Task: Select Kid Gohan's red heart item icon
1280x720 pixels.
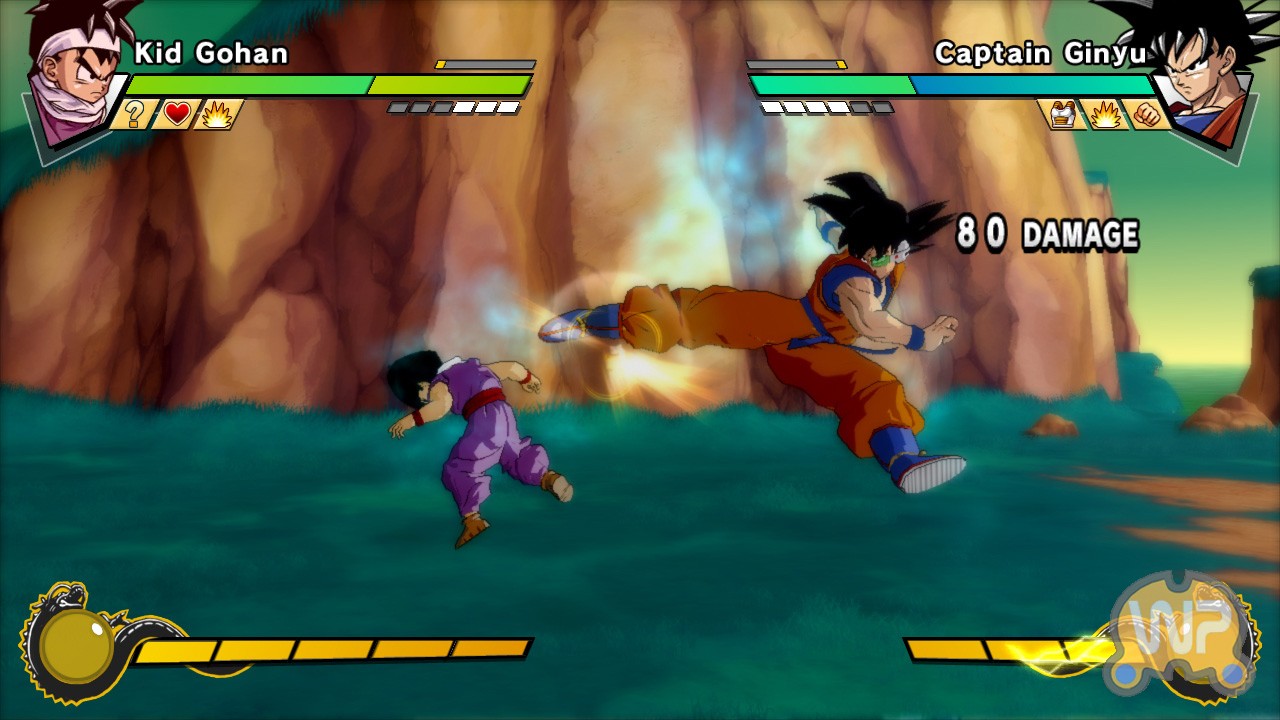Action: coord(177,114)
